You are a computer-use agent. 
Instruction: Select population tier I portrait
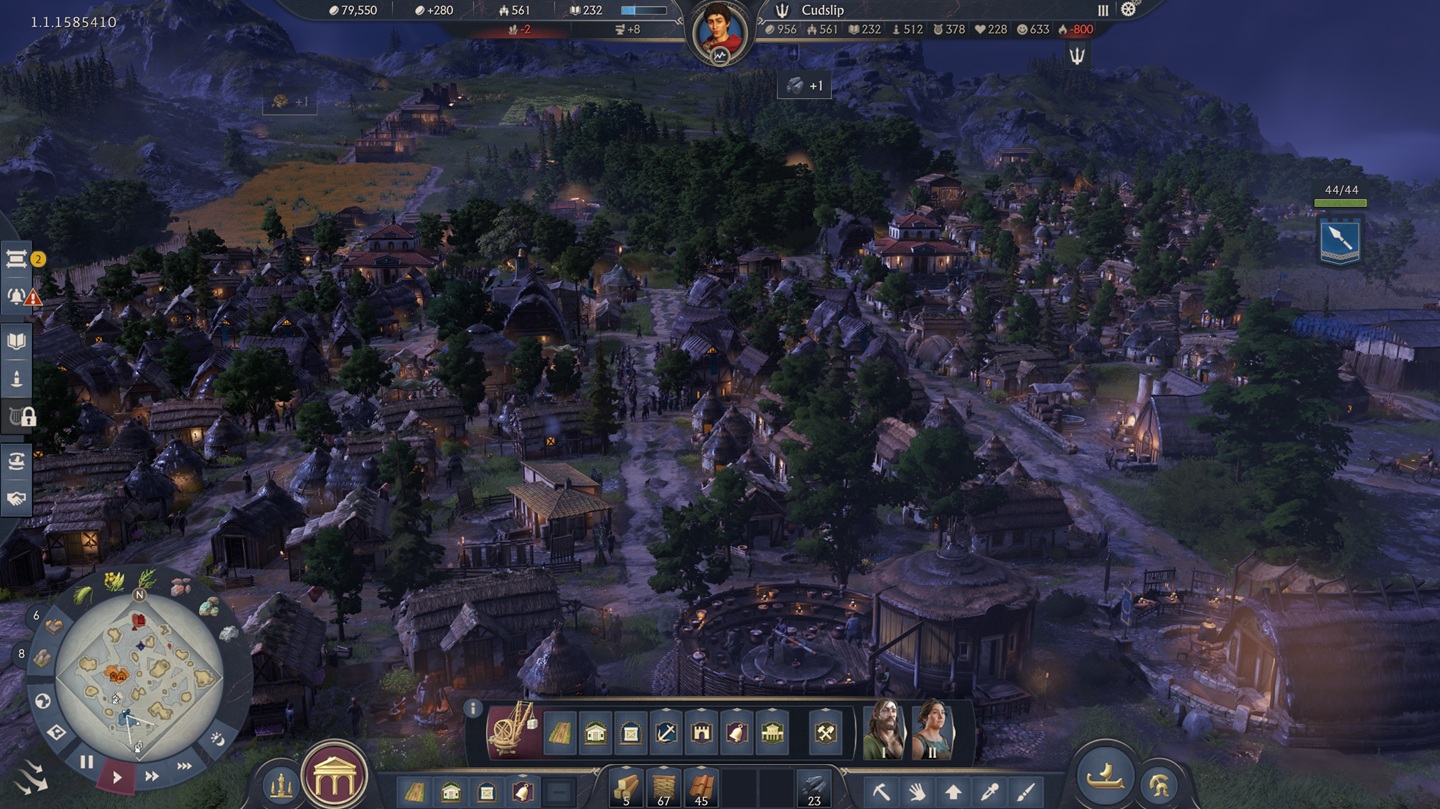click(x=883, y=732)
